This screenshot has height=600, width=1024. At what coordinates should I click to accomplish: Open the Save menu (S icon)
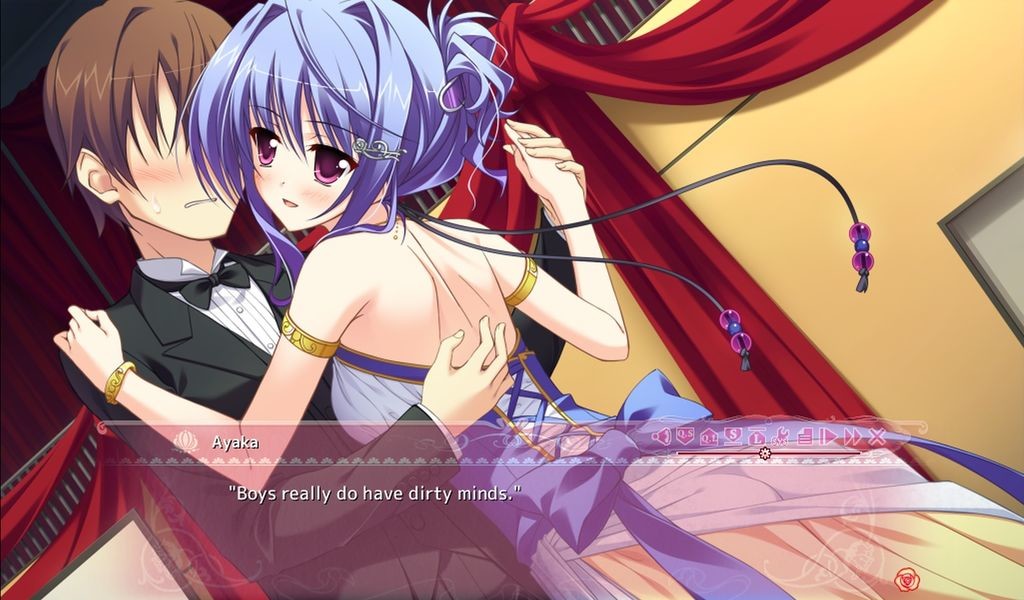(733, 436)
